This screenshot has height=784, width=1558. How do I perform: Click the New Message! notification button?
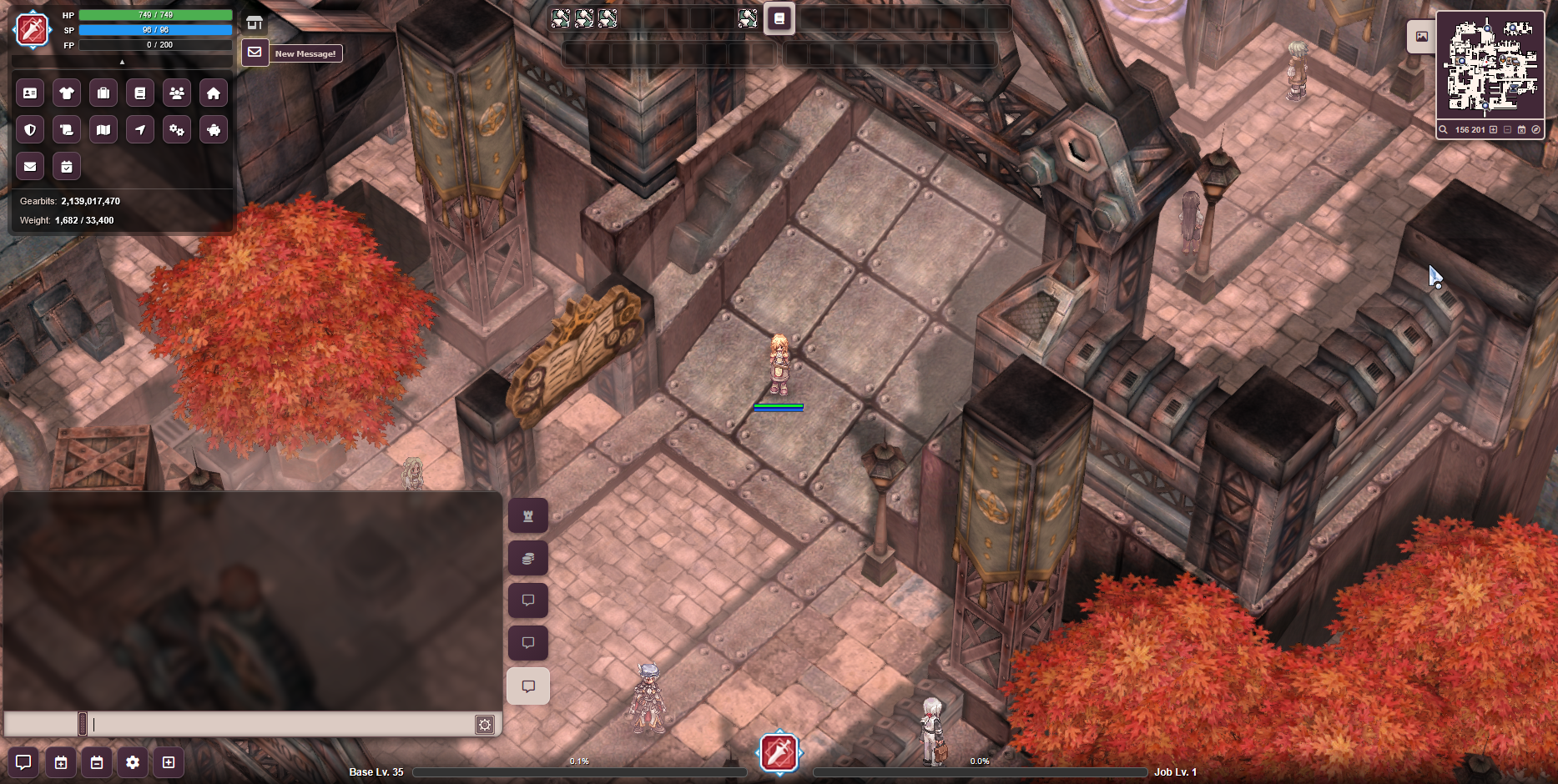click(x=305, y=53)
